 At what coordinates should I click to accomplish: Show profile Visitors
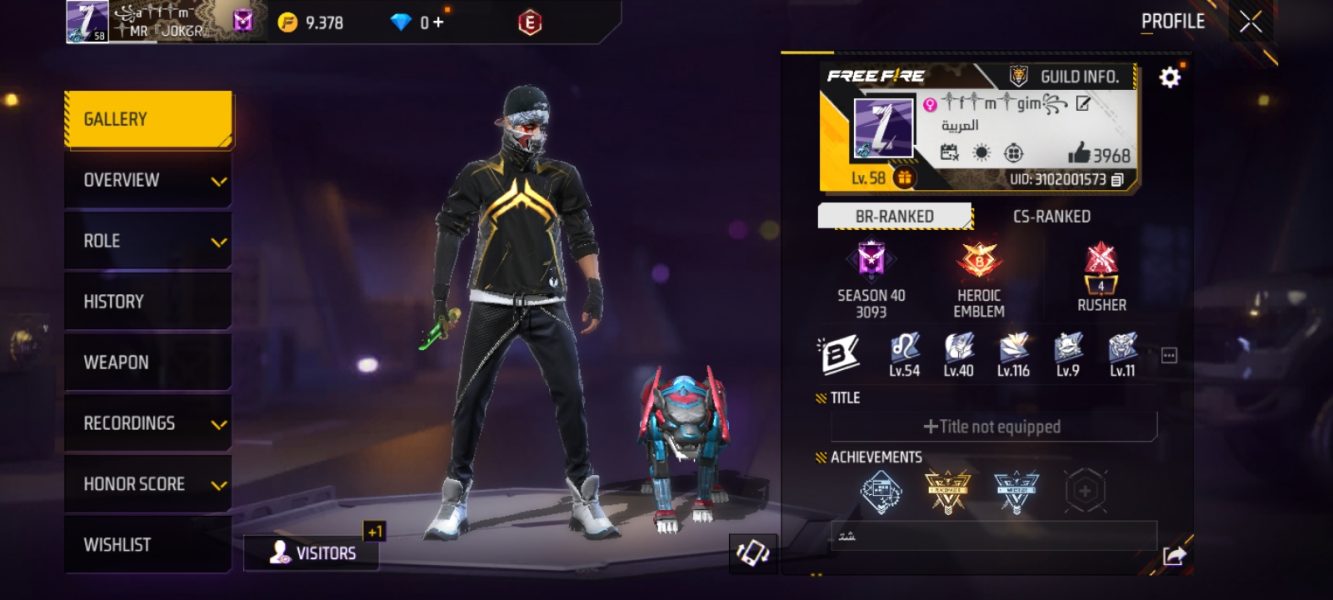pos(311,553)
